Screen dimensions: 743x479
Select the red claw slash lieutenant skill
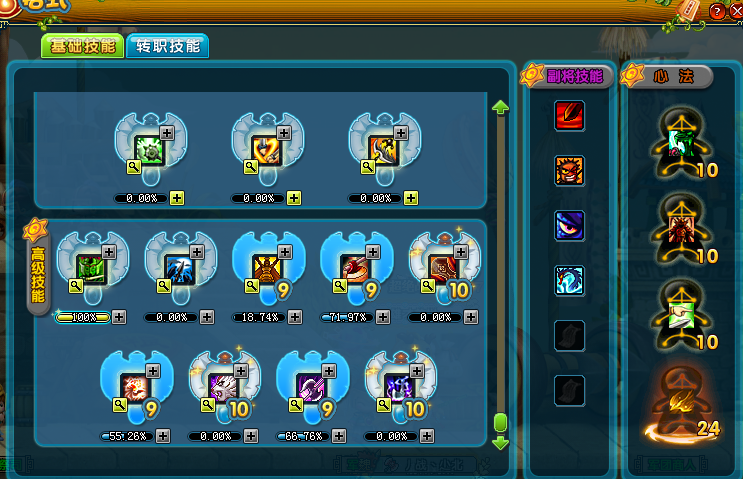pyautogui.click(x=569, y=116)
